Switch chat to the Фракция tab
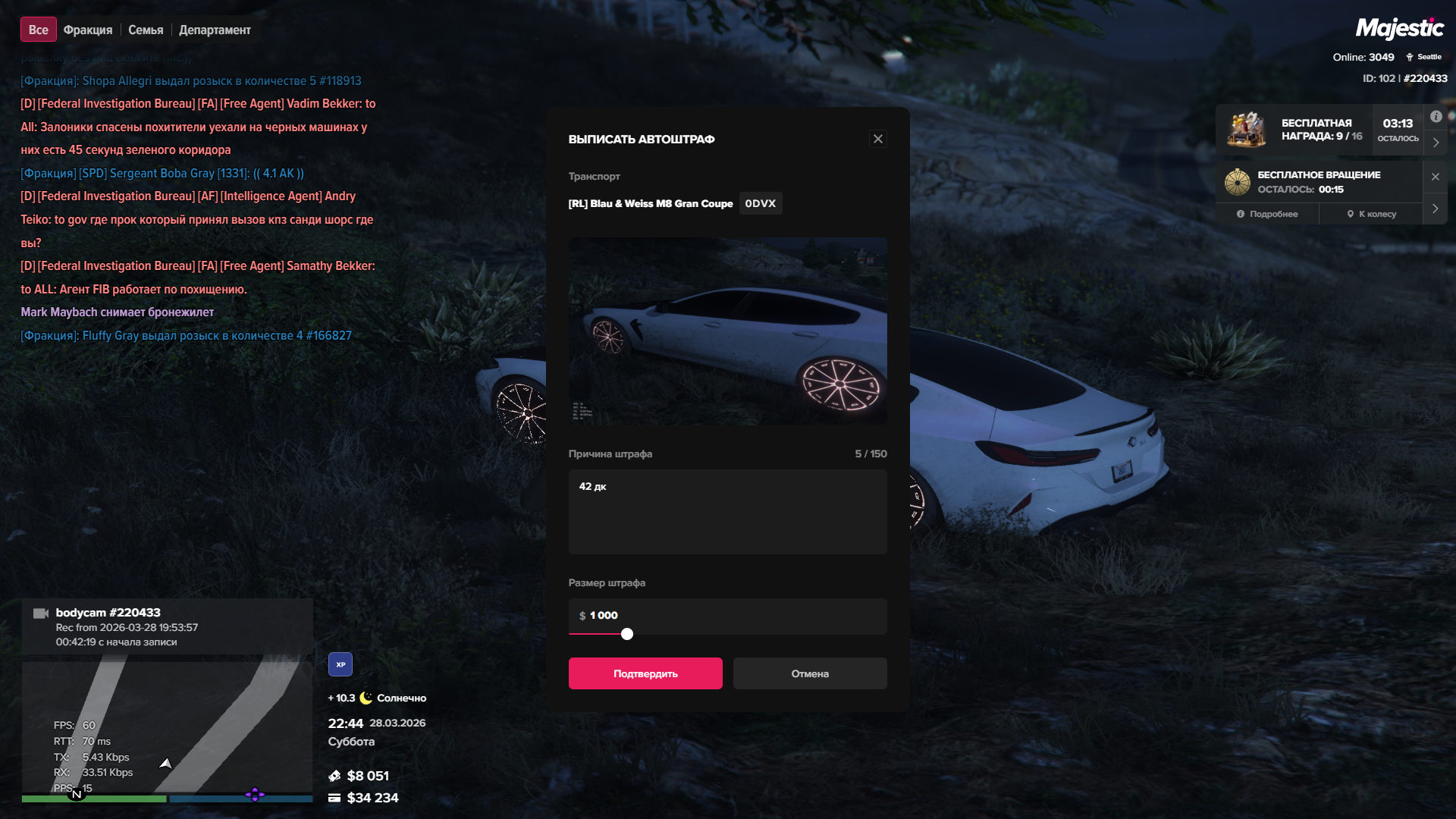 [x=88, y=30]
